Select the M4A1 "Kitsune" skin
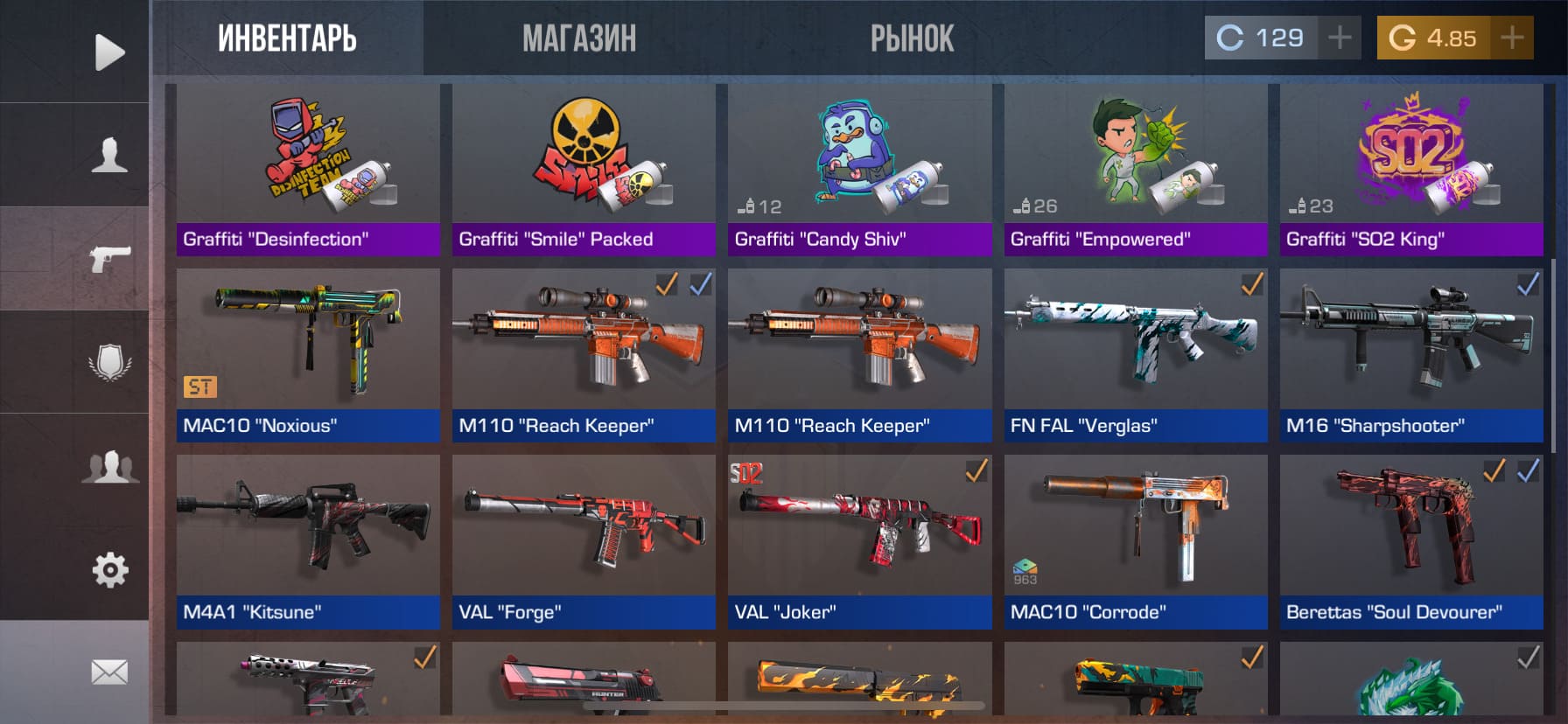Image resolution: width=1568 pixels, height=724 pixels. (308, 540)
